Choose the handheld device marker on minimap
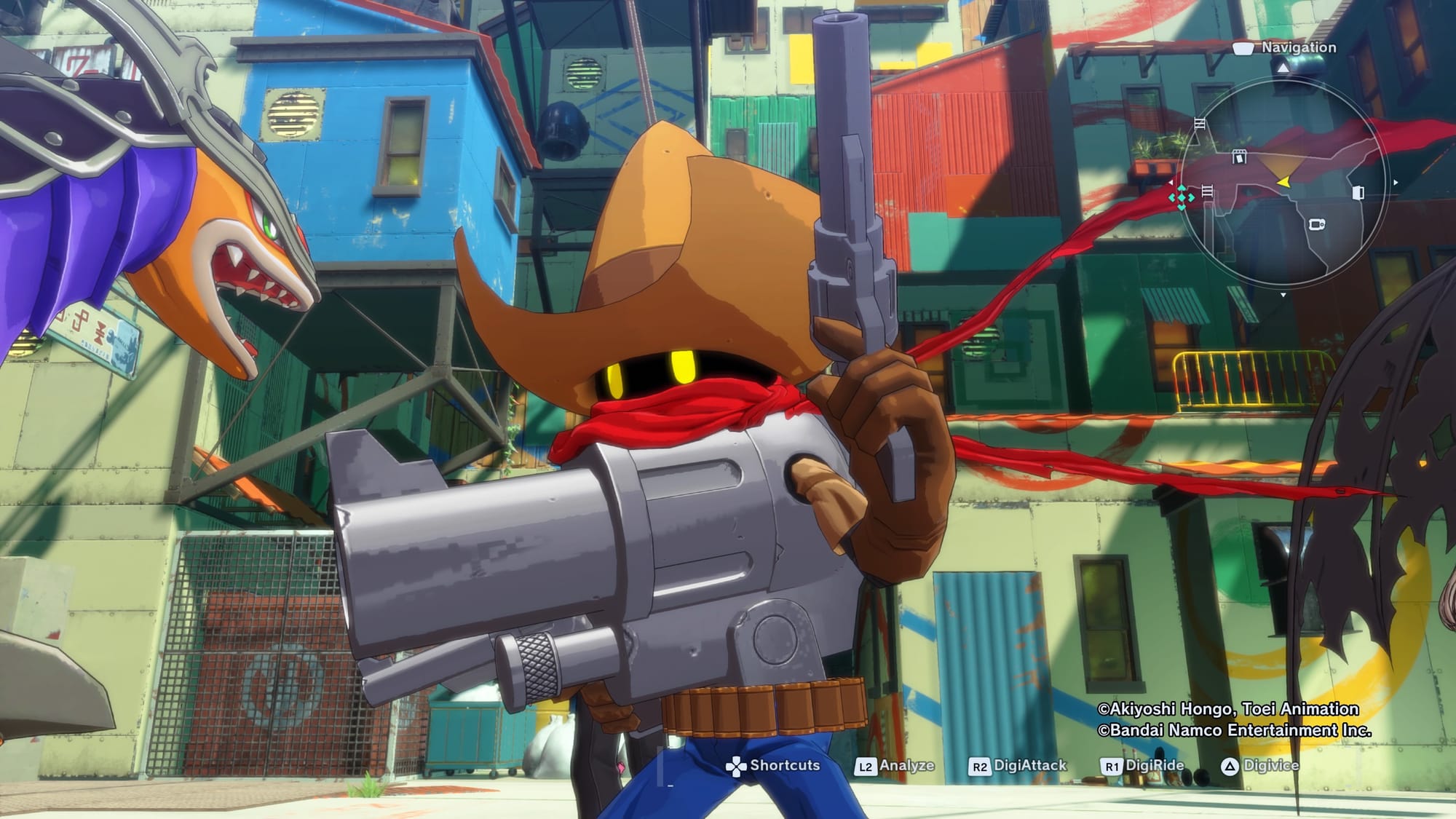The image size is (1456, 819). point(1317,224)
